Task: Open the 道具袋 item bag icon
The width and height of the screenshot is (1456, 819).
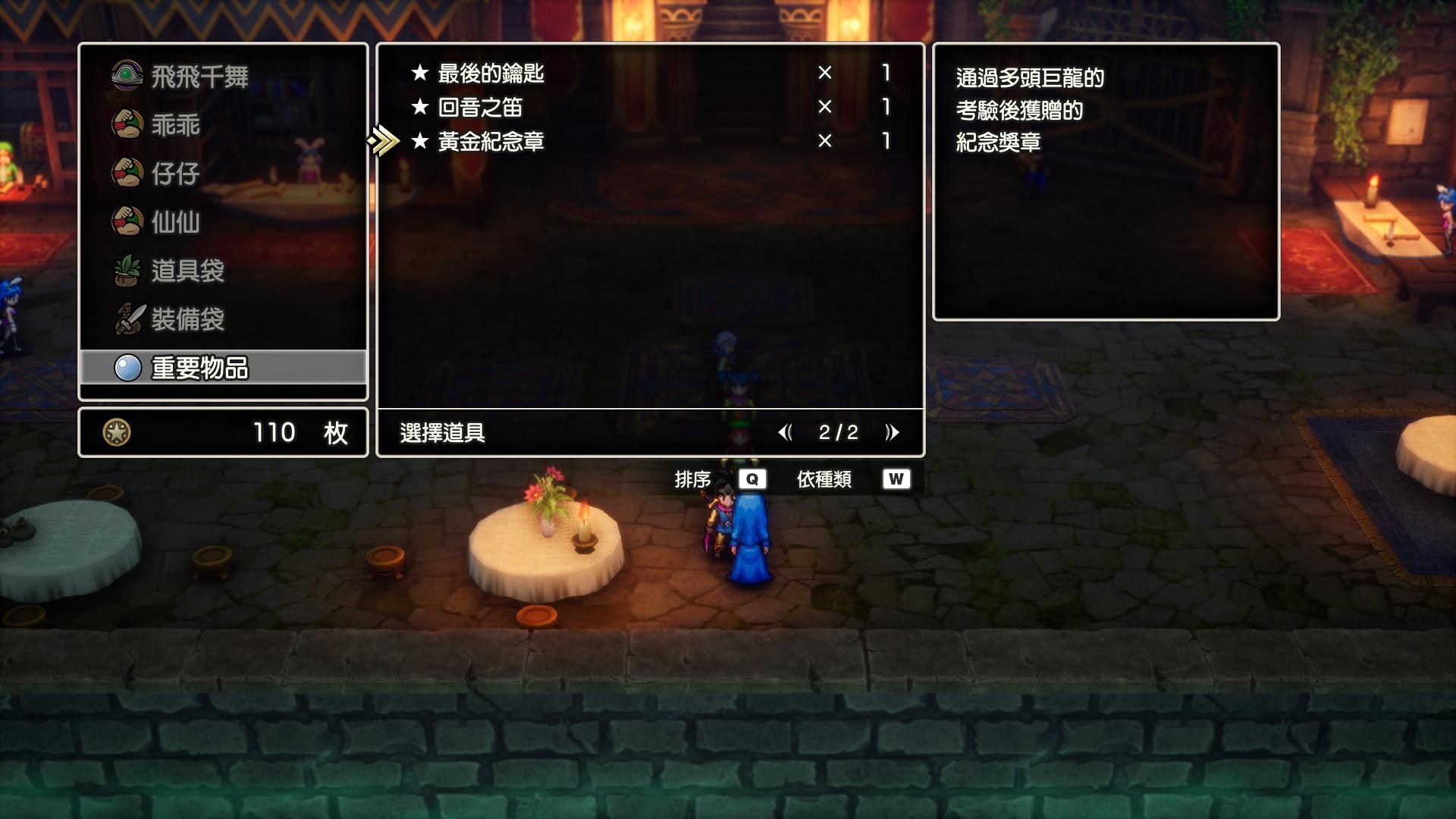Action: pos(127,271)
